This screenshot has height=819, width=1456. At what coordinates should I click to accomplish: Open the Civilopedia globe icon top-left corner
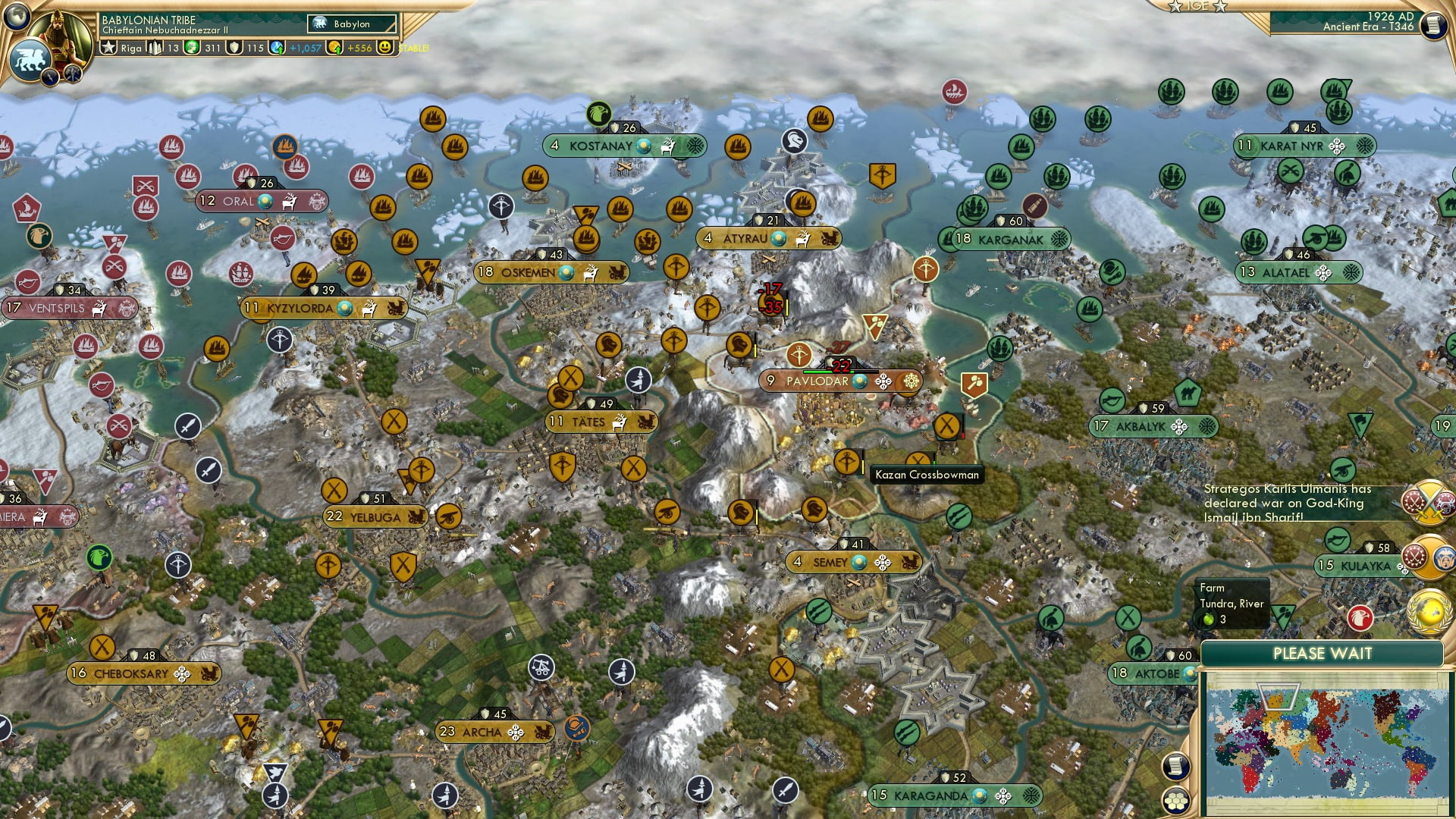(x=17, y=17)
